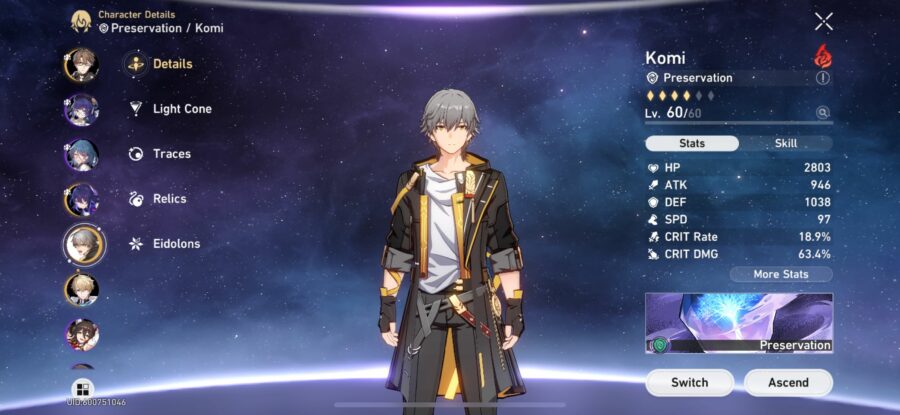Viewport: 900px width, 415px height.
Task: Switch to the Skill tab
Action: [786, 143]
